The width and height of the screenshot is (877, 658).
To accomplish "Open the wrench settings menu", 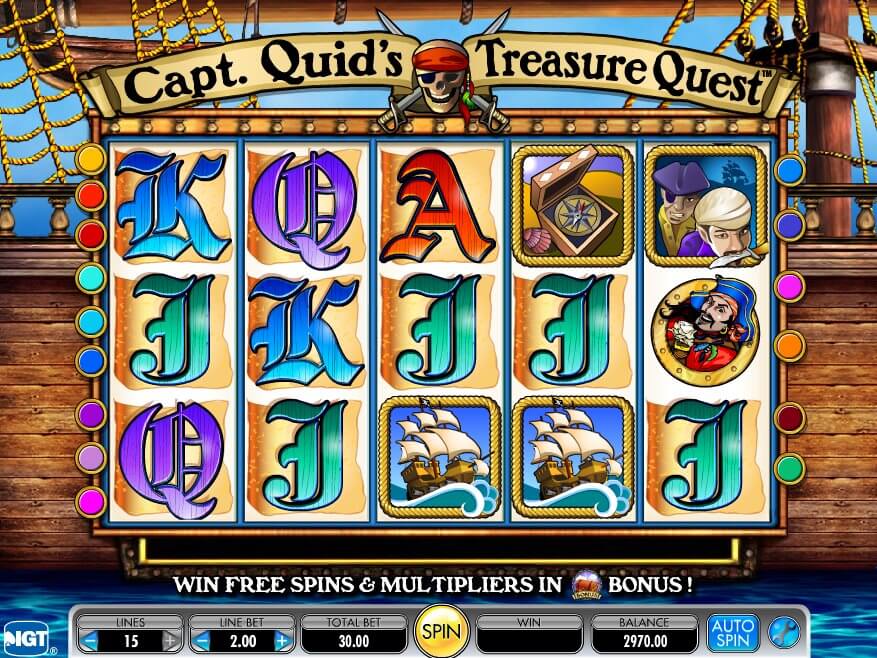I will point(783,632).
